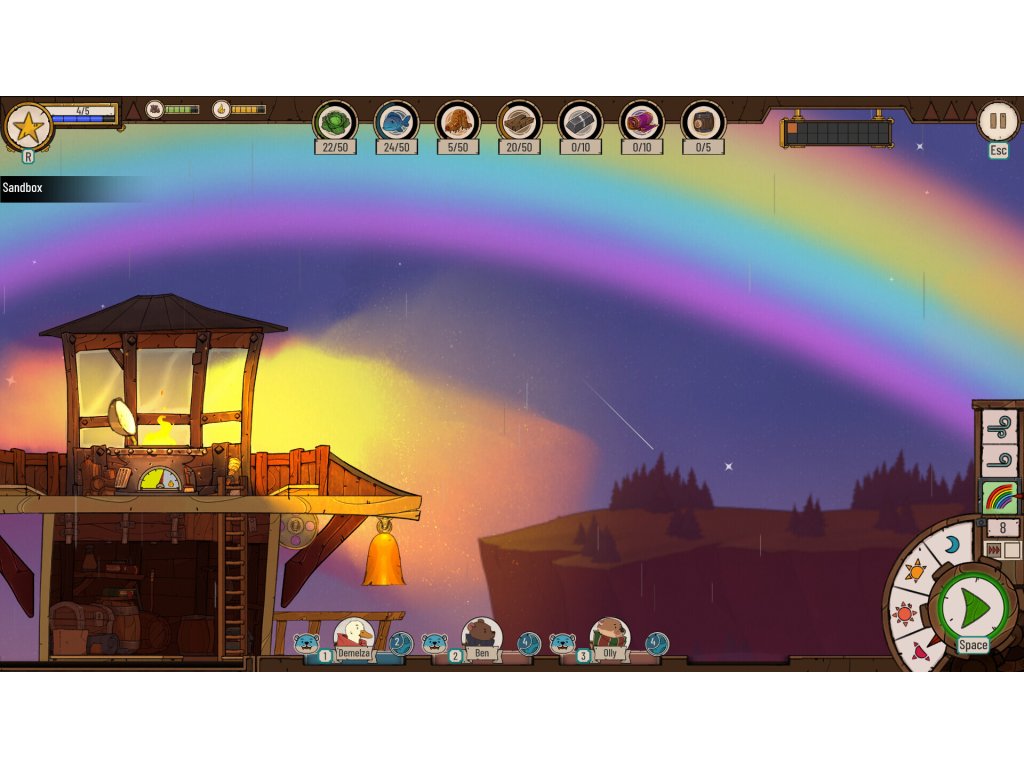Set time to the red setting sun
The width and height of the screenshot is (1024, 768).
coord(920,652)
